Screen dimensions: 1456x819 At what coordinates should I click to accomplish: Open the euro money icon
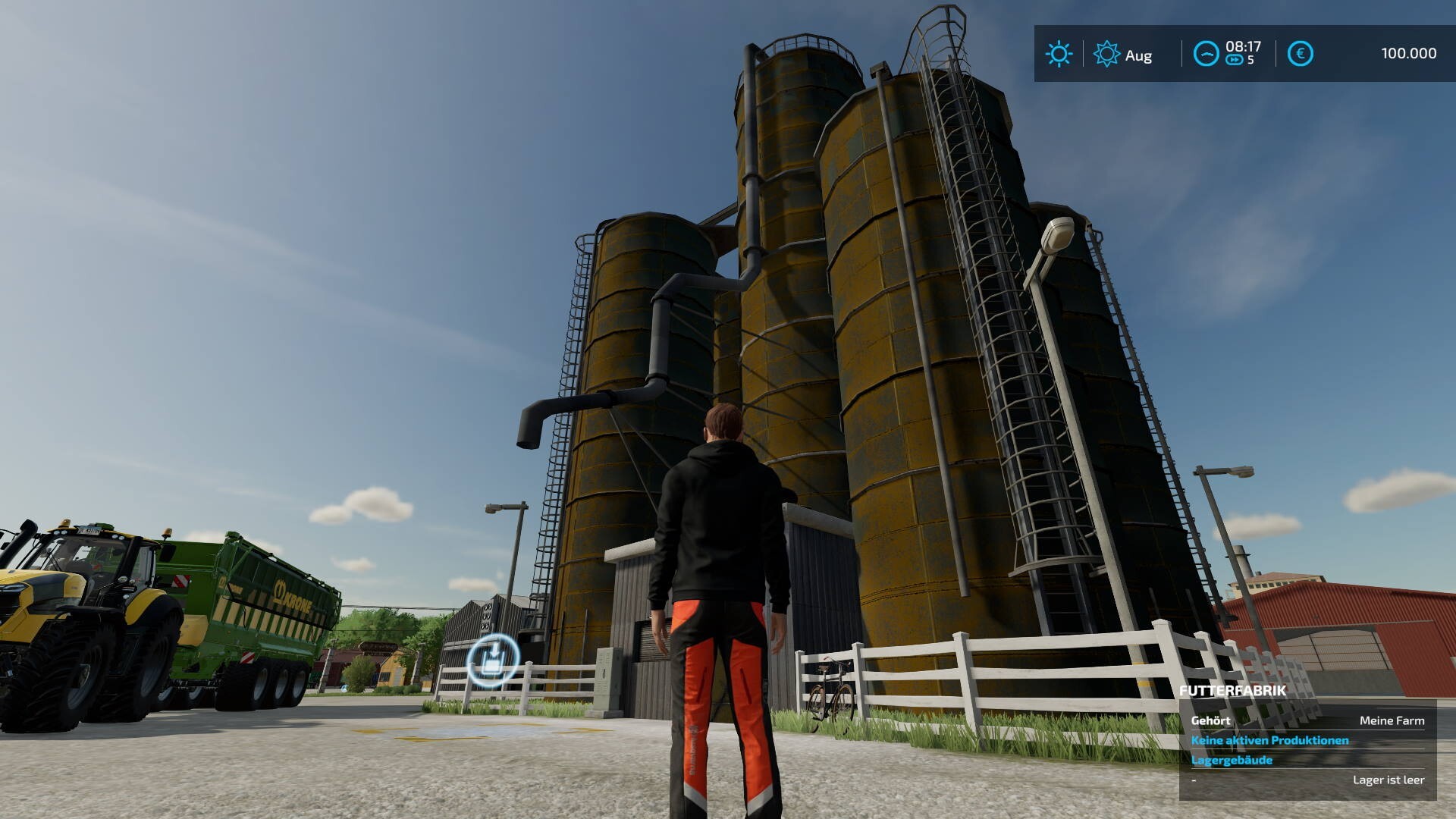pos(1300,54)
